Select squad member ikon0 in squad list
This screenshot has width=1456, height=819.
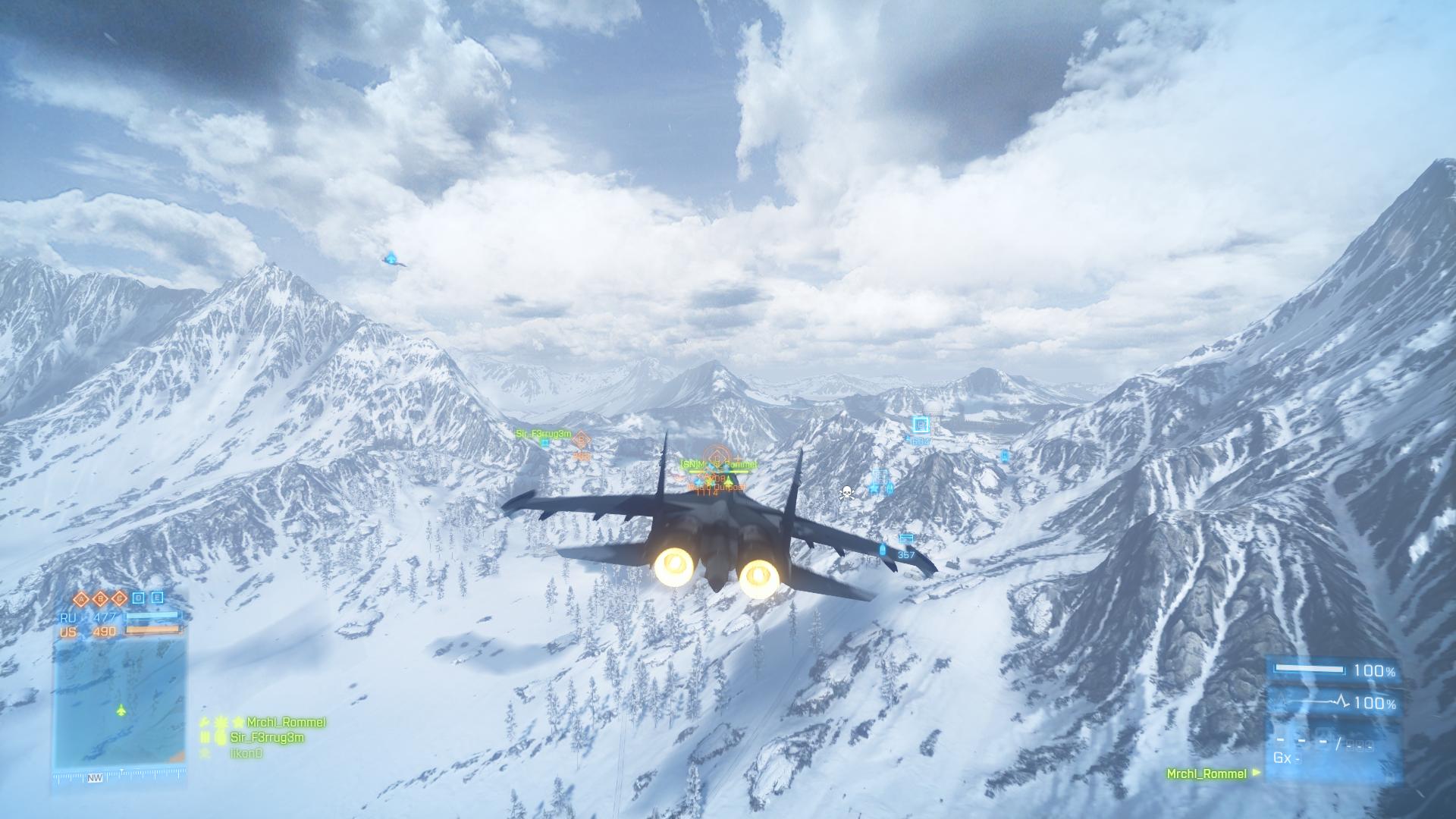tap(246, 753)
